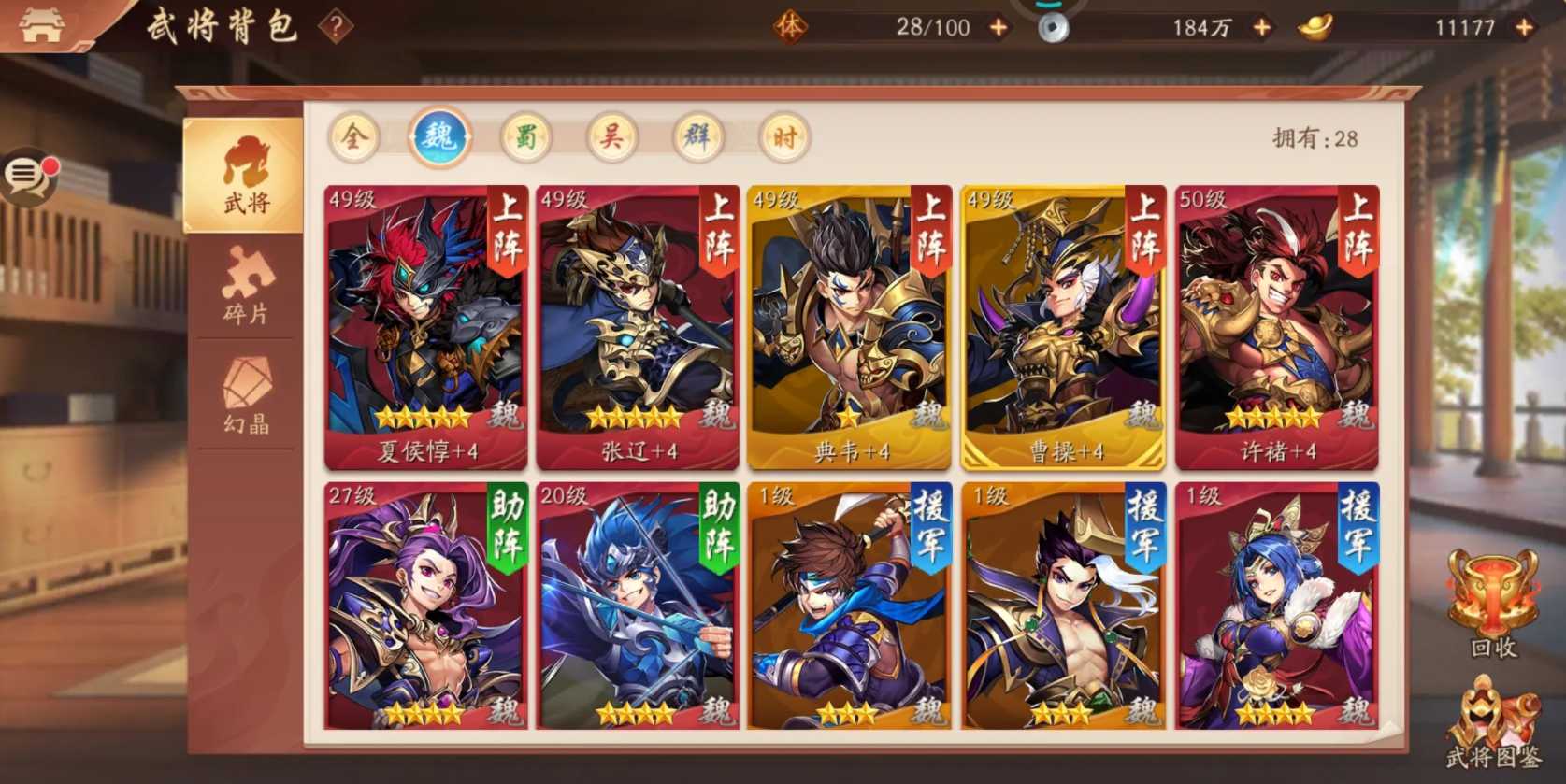Select the 吴 faction filter
This screenshot has width=1566, height=784.
tap(612, 136)
